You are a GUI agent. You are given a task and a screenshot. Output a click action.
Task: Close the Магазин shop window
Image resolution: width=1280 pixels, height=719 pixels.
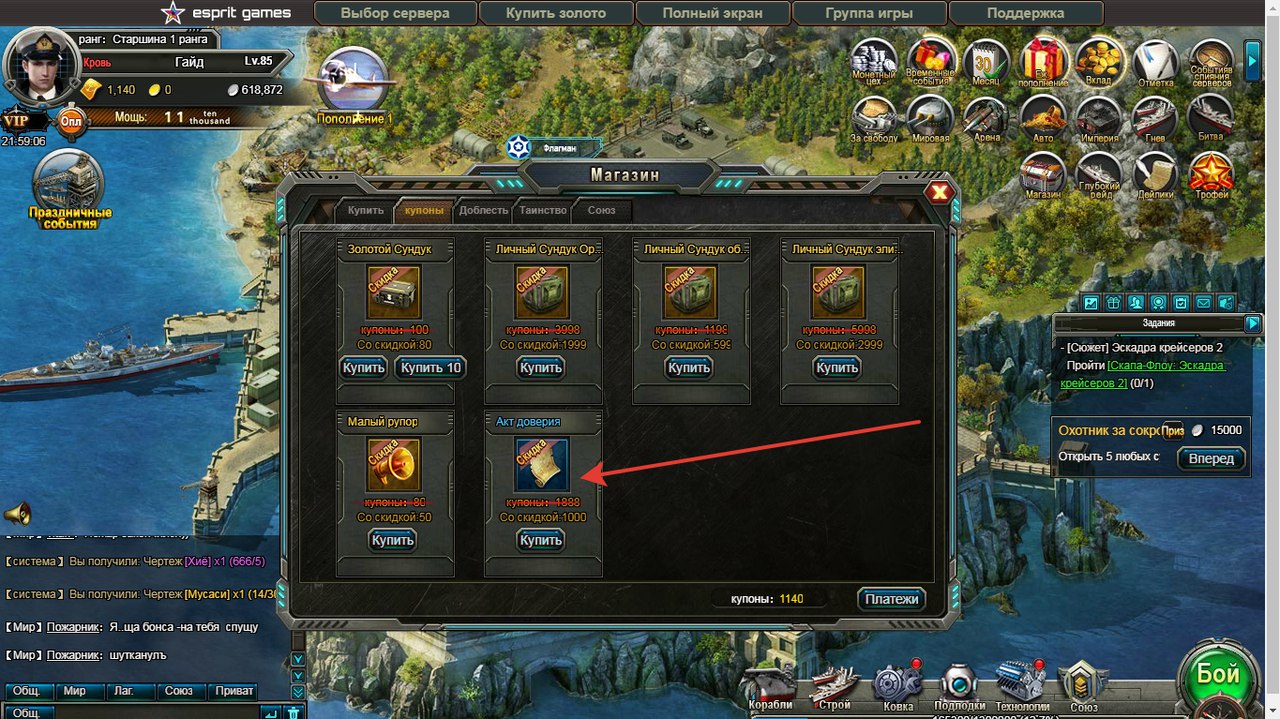coord(939,193)
